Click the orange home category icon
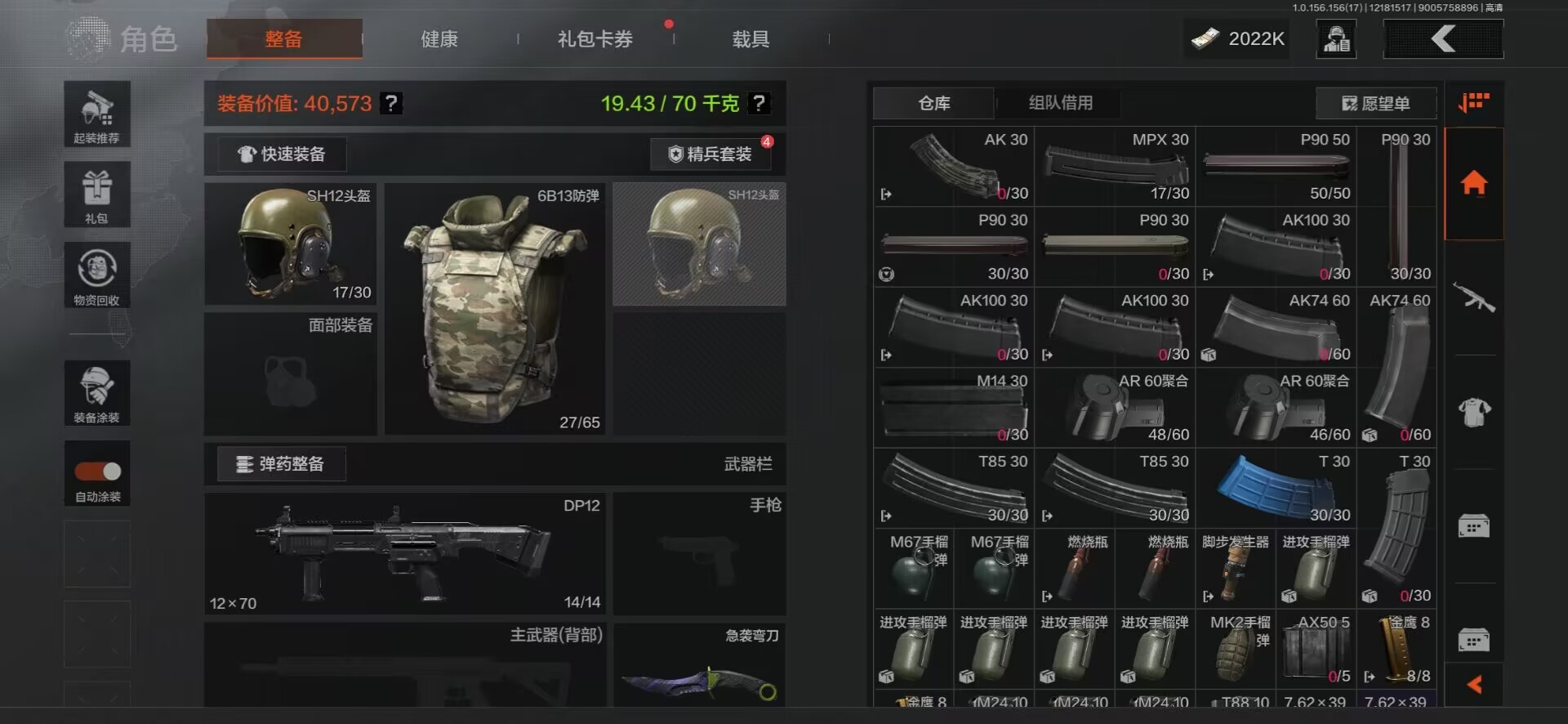This screenshot has height=724, width=1568. (x=1474, y=183)
